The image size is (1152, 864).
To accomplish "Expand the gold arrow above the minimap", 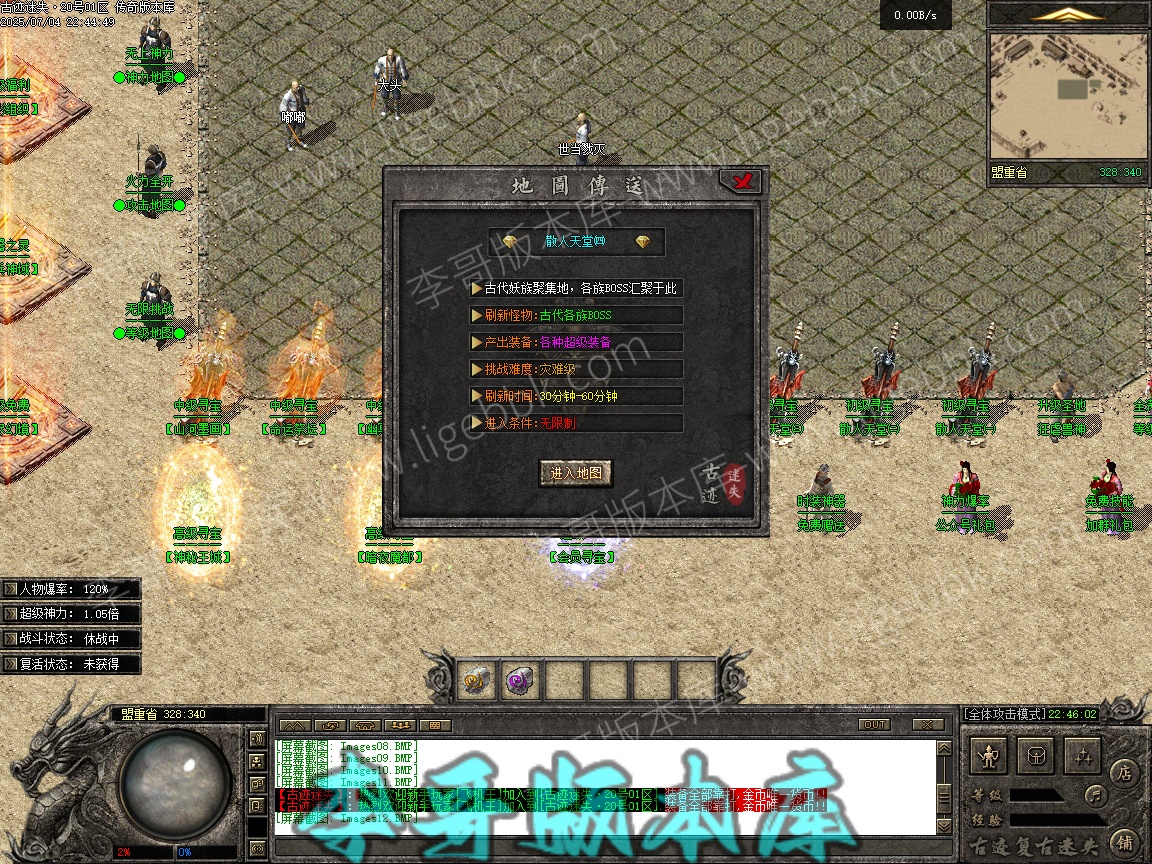I will (1068, 14).
